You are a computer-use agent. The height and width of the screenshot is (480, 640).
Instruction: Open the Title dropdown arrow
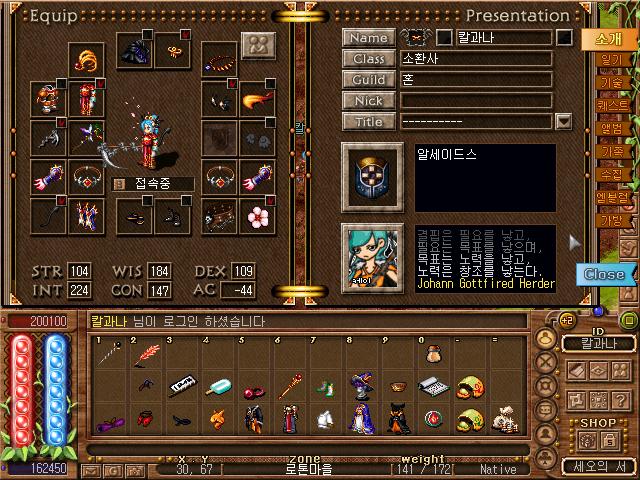[563, 122]
